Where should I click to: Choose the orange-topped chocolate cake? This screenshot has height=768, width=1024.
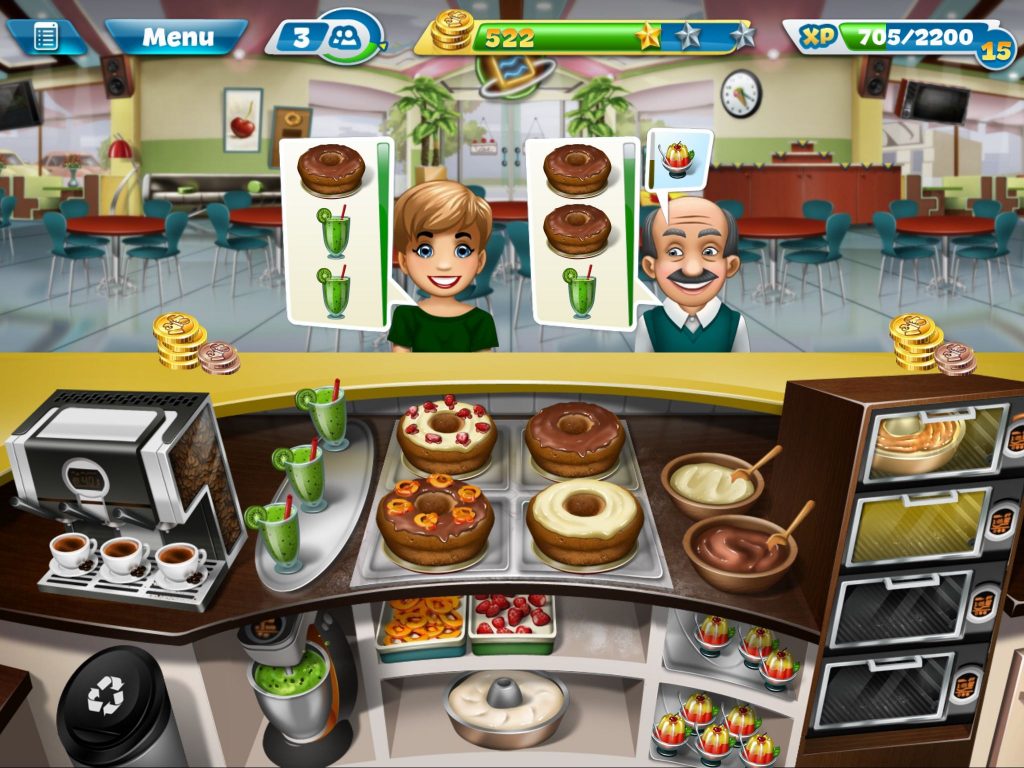tap(435, 517)
